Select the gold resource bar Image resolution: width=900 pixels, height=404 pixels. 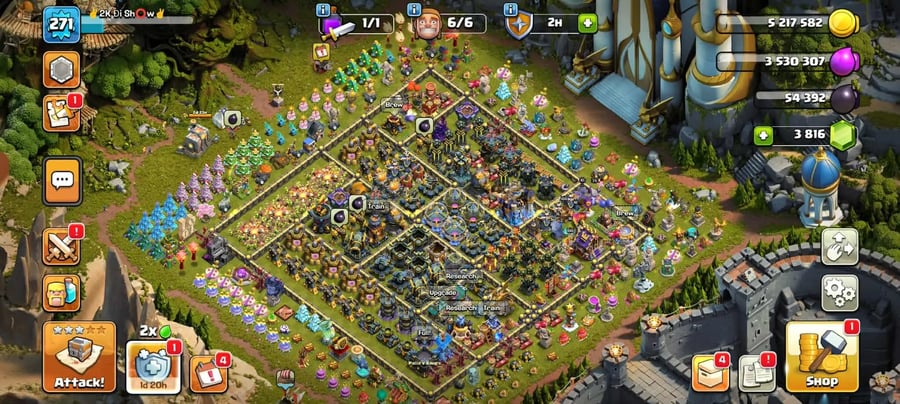pos(790,23)
